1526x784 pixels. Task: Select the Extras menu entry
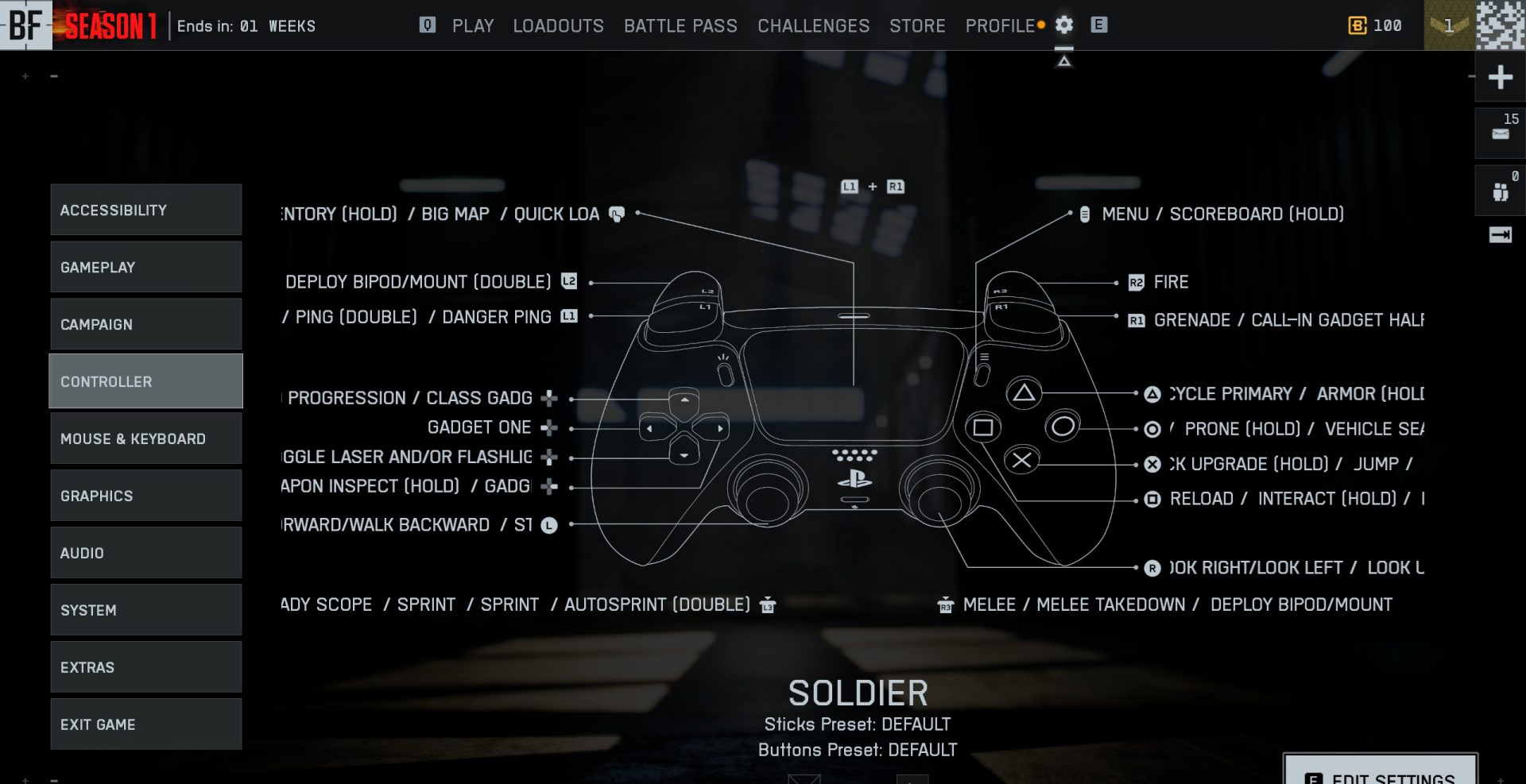tap(146, 667)
